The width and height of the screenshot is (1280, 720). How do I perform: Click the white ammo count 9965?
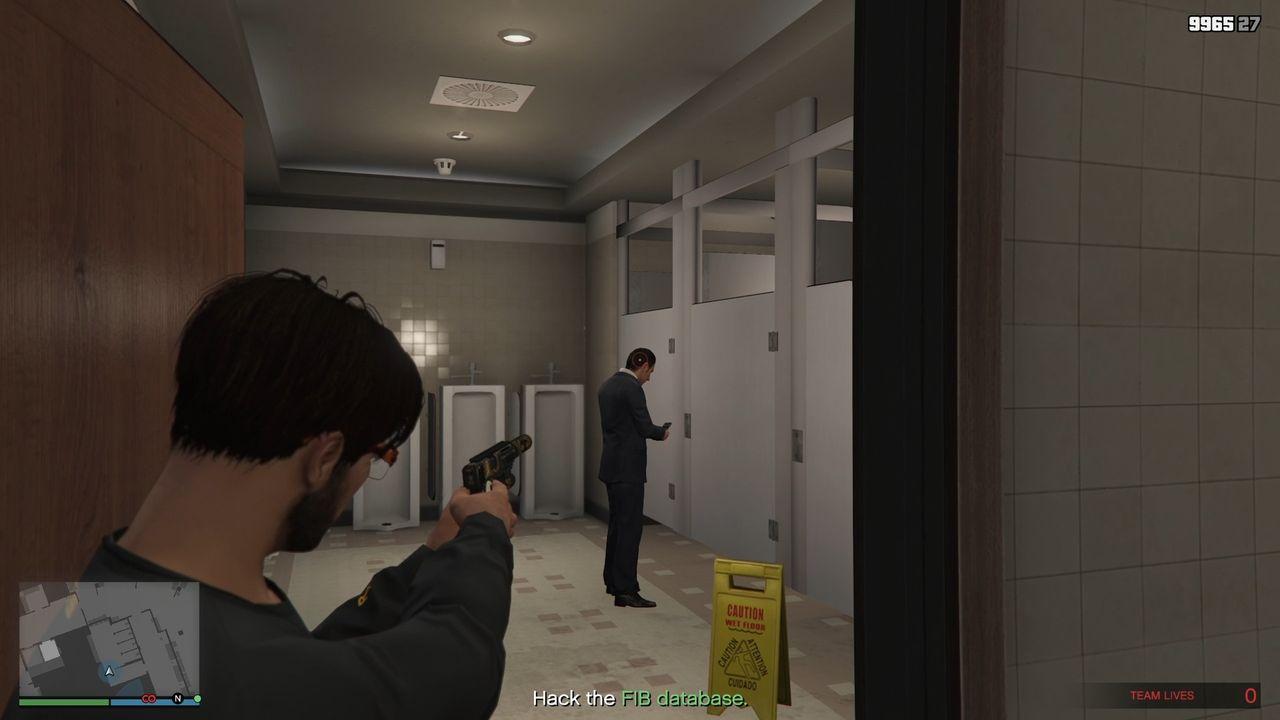(x=1210, y=22)
